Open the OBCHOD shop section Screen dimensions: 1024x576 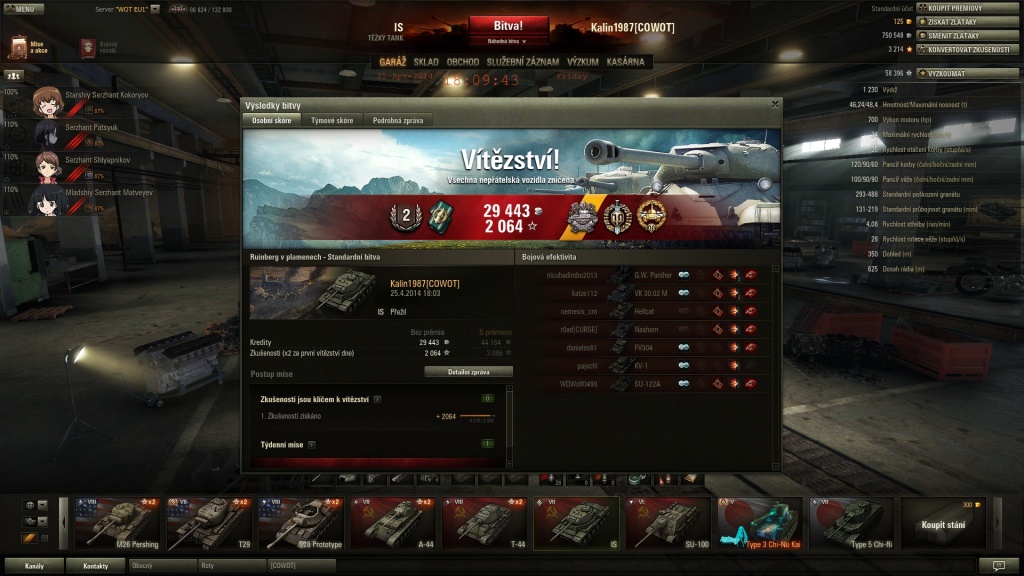(x=463, y=62)
